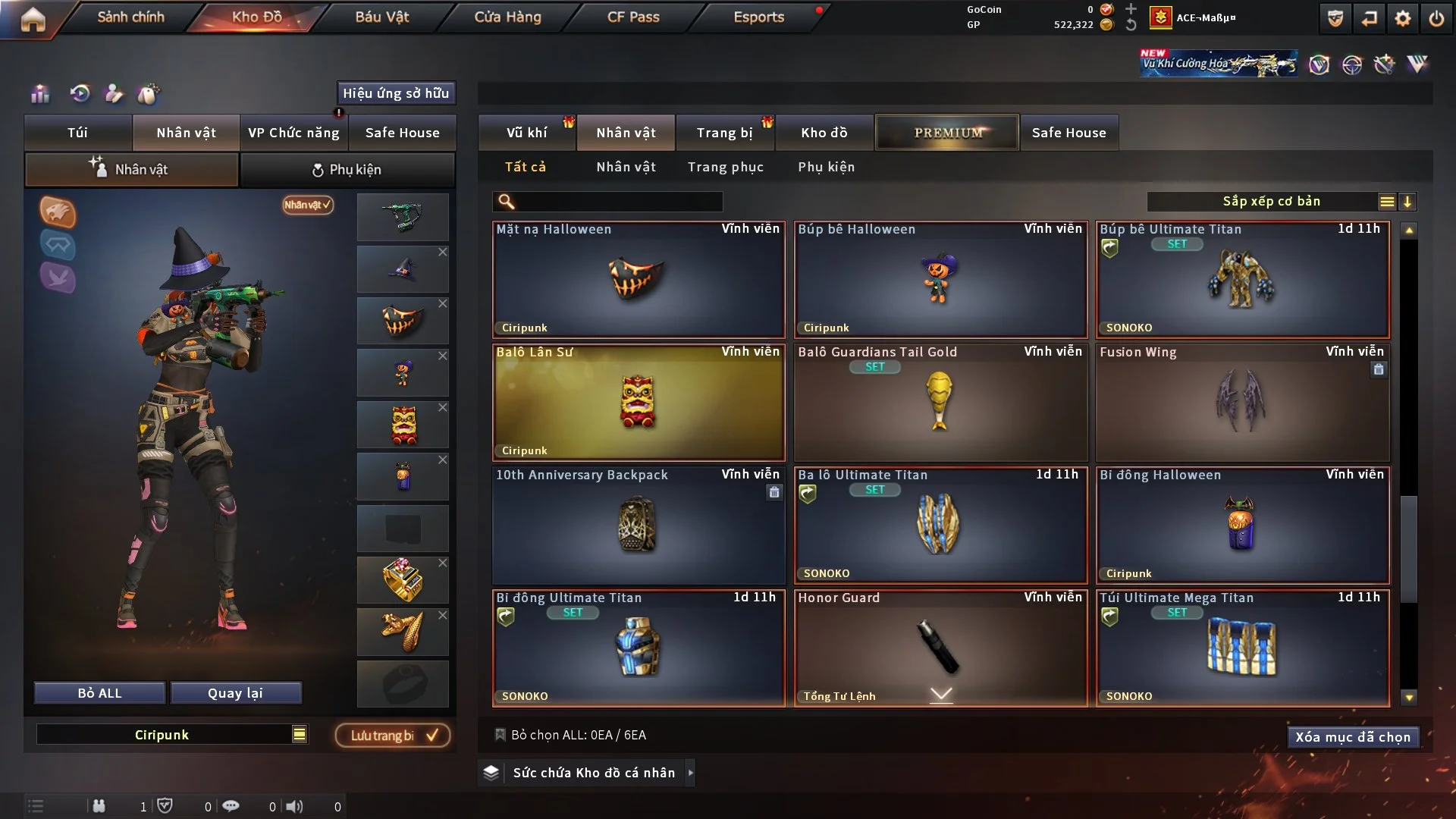
Task: Open Hiệu ứng sở hữu panel
Action: [x=396, y=93]
